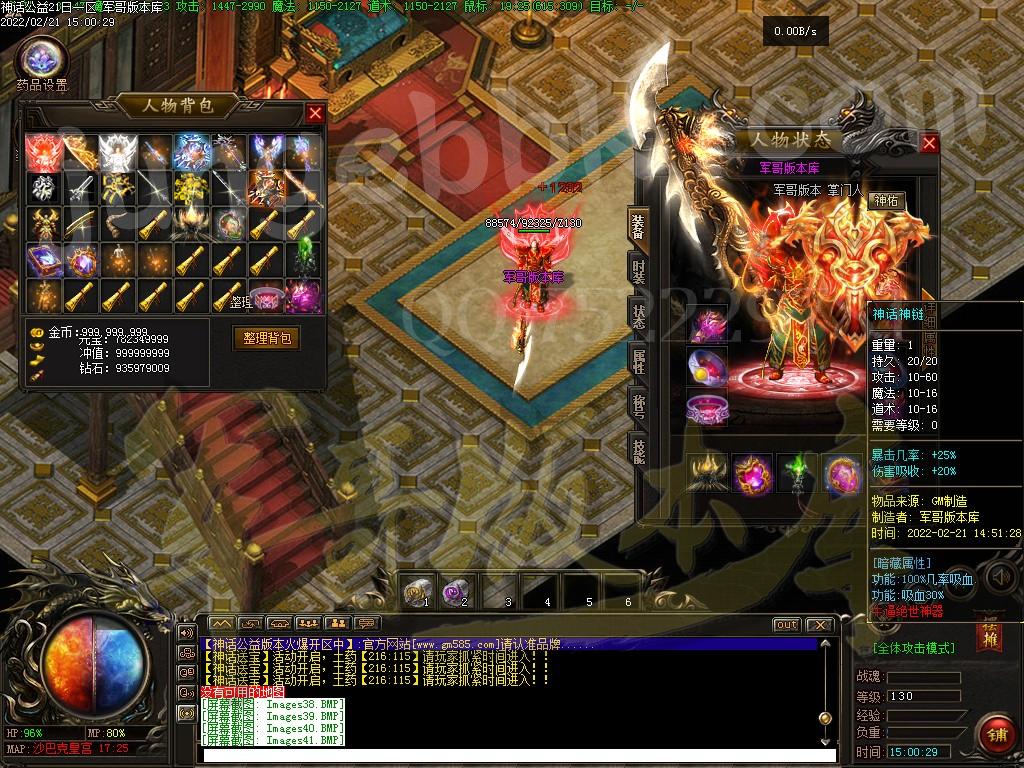The height and width of the screenshot is (768, 1024).
Task: Select the 属性 attributes tab
Action: click(638, 360)
